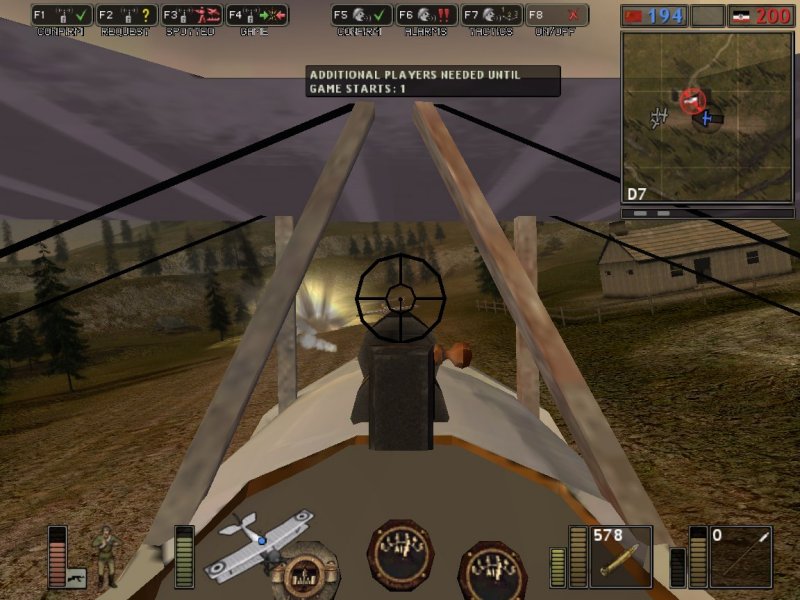800x600 pixels.
Task: Click the soldier status icon
Action: pos(105,556)
